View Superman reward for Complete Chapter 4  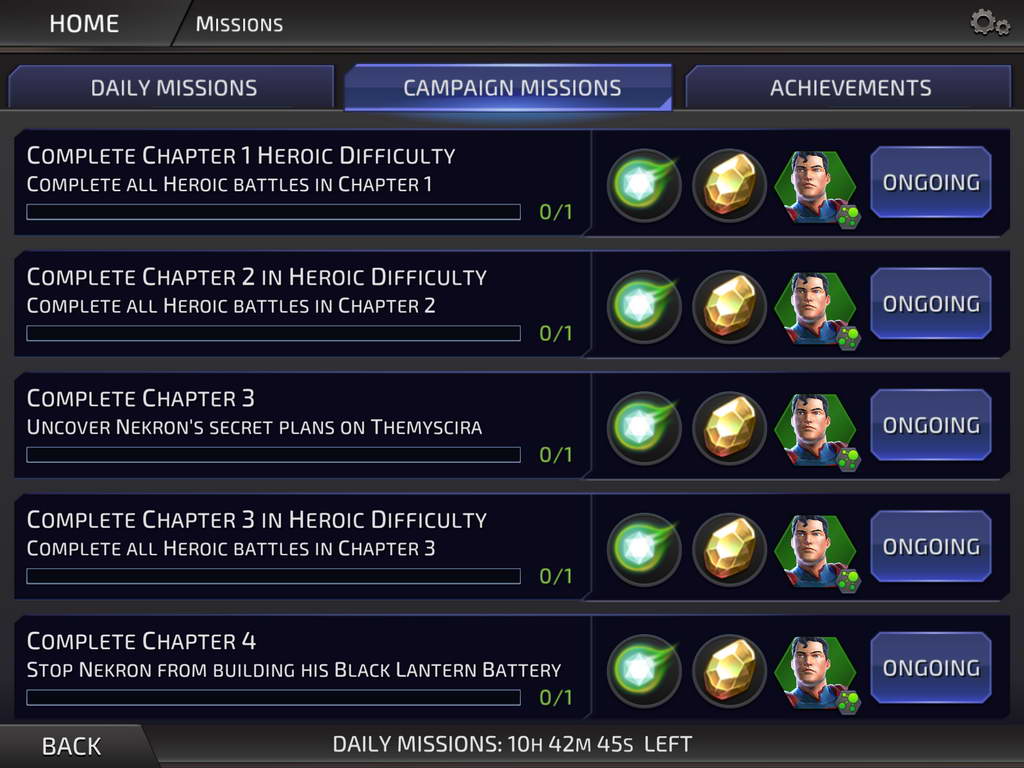coord(814,670)
